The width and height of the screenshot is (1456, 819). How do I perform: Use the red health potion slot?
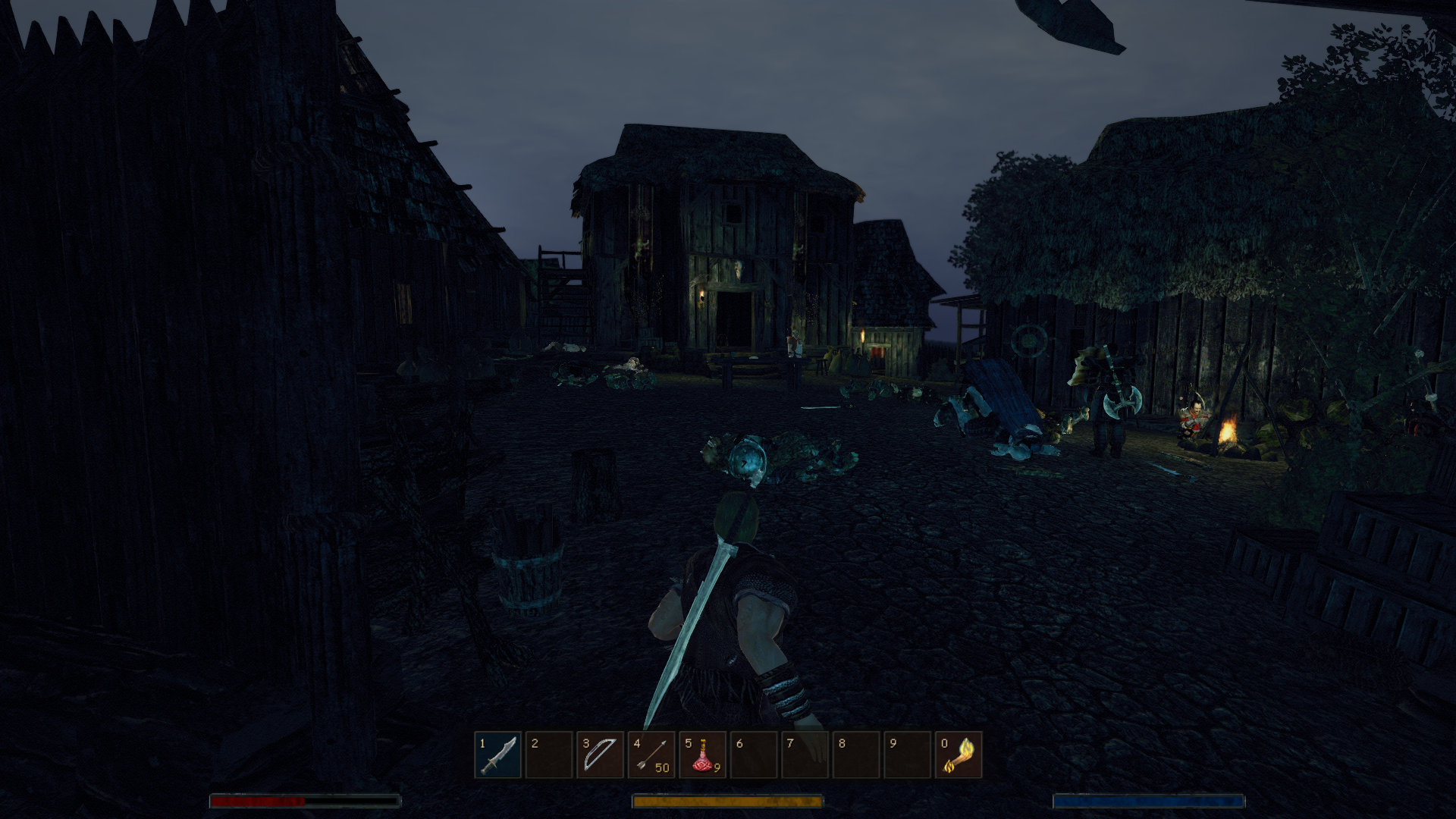coord(702,755)
